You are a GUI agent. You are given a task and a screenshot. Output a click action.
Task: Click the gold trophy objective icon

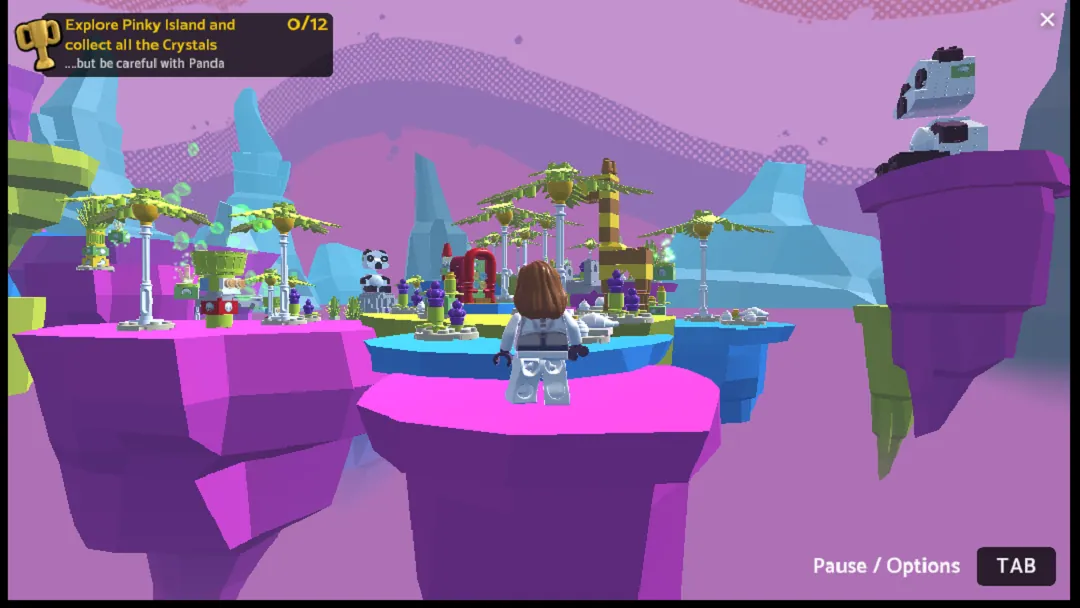click(x=38, y=44)
